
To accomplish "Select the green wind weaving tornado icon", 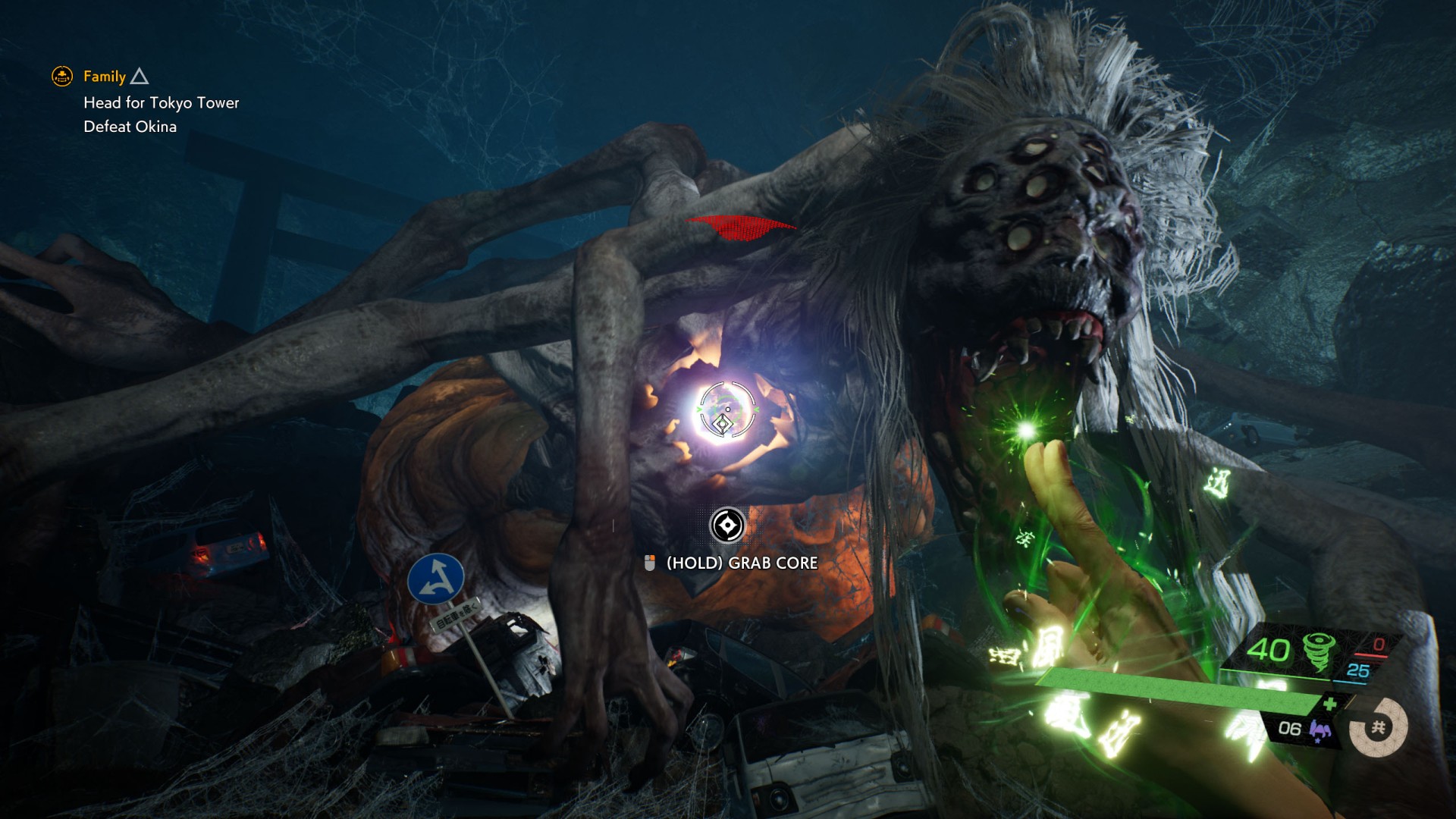I will tap(1319, 651).
